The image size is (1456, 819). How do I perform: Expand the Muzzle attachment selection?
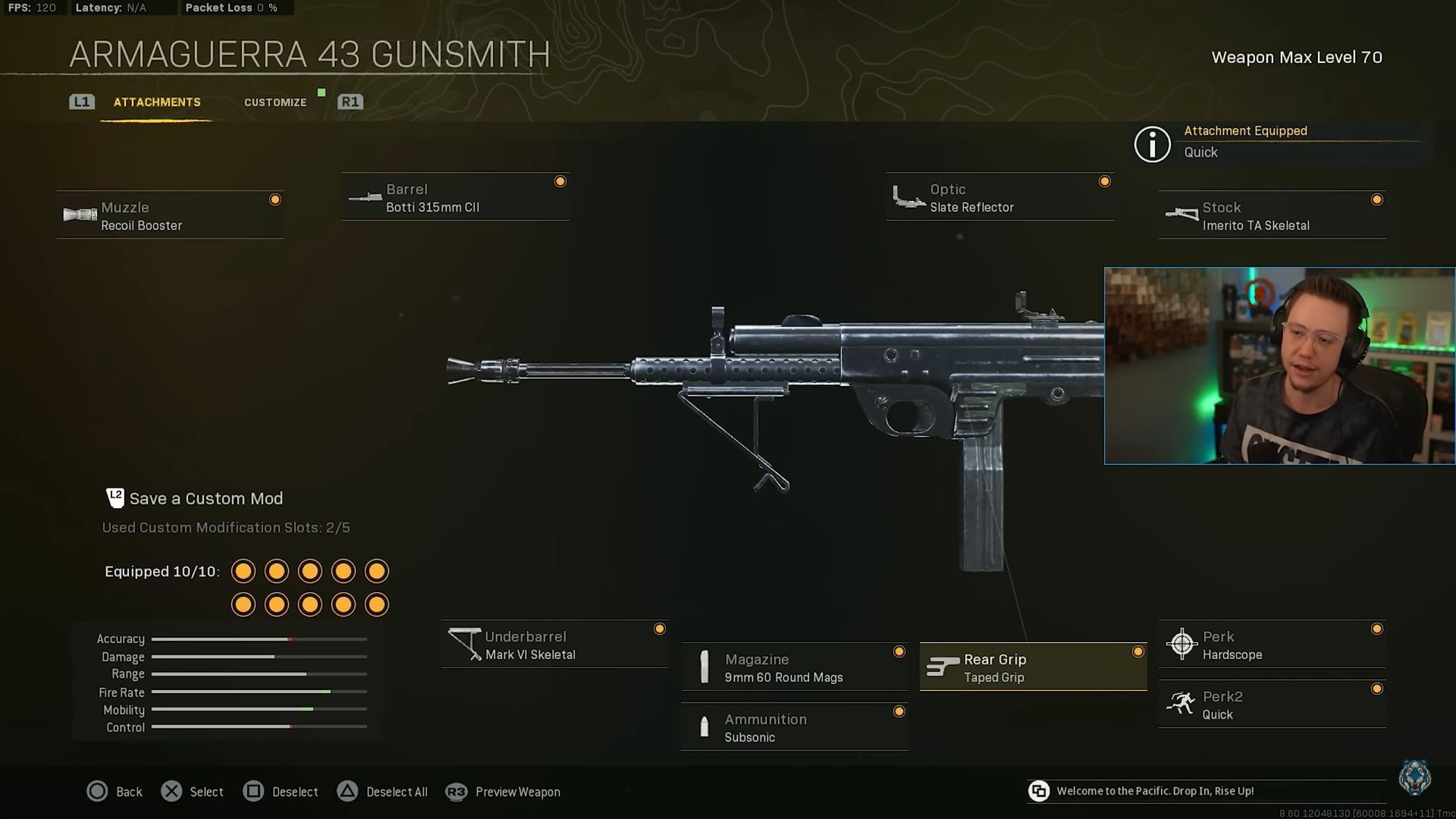(171, 215)
